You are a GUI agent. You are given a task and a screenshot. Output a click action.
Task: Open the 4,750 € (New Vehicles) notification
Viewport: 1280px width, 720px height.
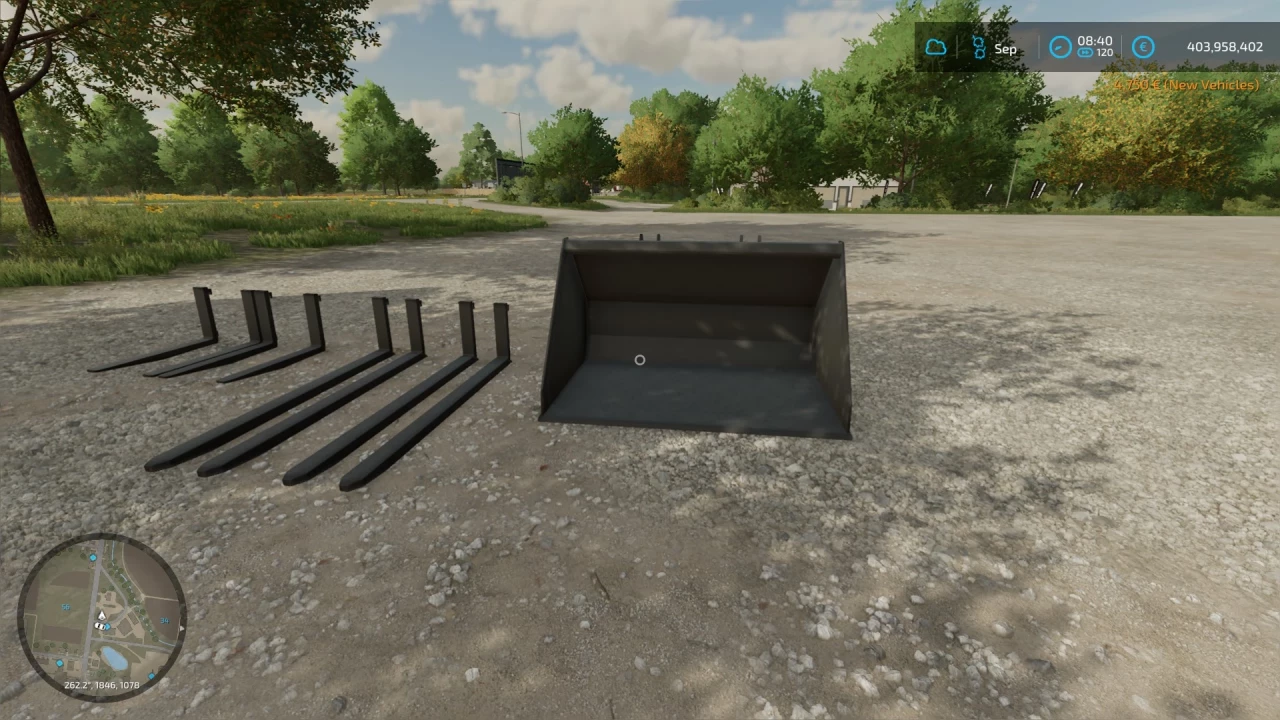pos(1186,84)
